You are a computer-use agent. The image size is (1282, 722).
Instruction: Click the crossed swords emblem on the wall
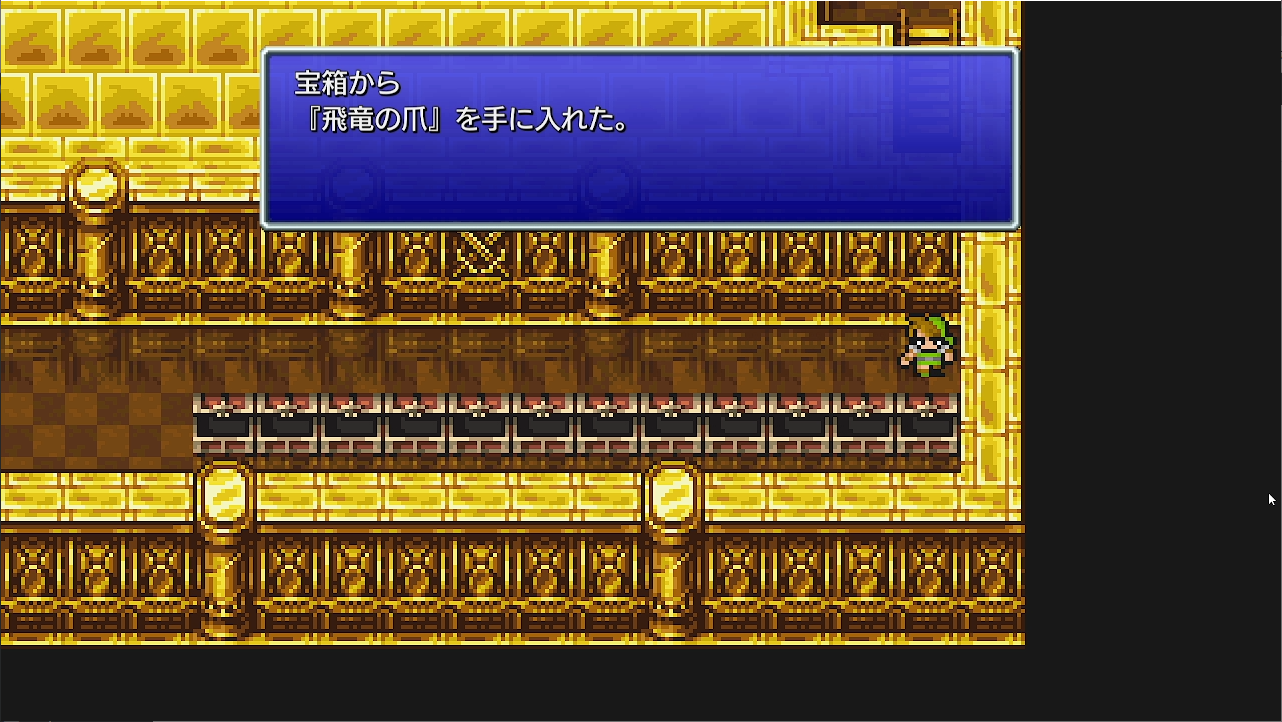pyautogui.click(x=478, y=255)
